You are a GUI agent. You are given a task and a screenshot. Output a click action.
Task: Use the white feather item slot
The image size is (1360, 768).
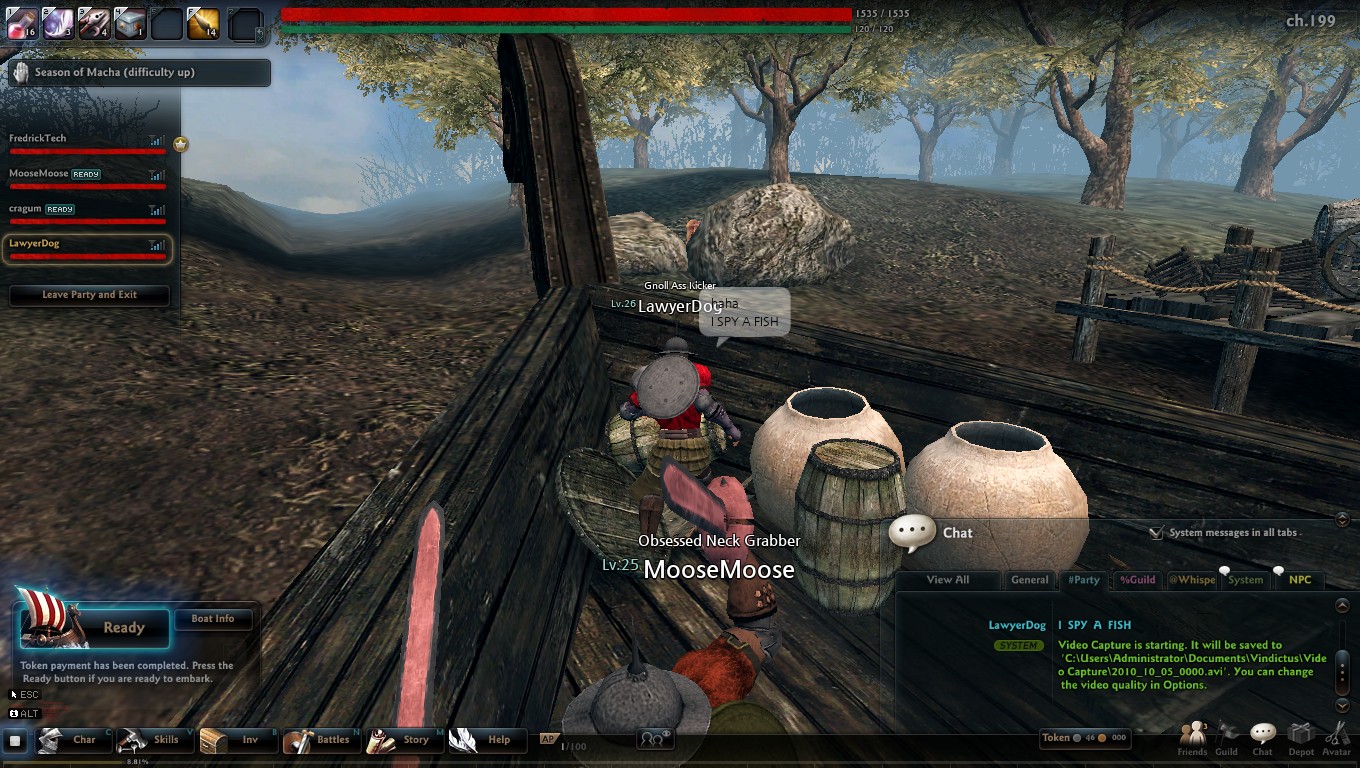pos(60,24)
